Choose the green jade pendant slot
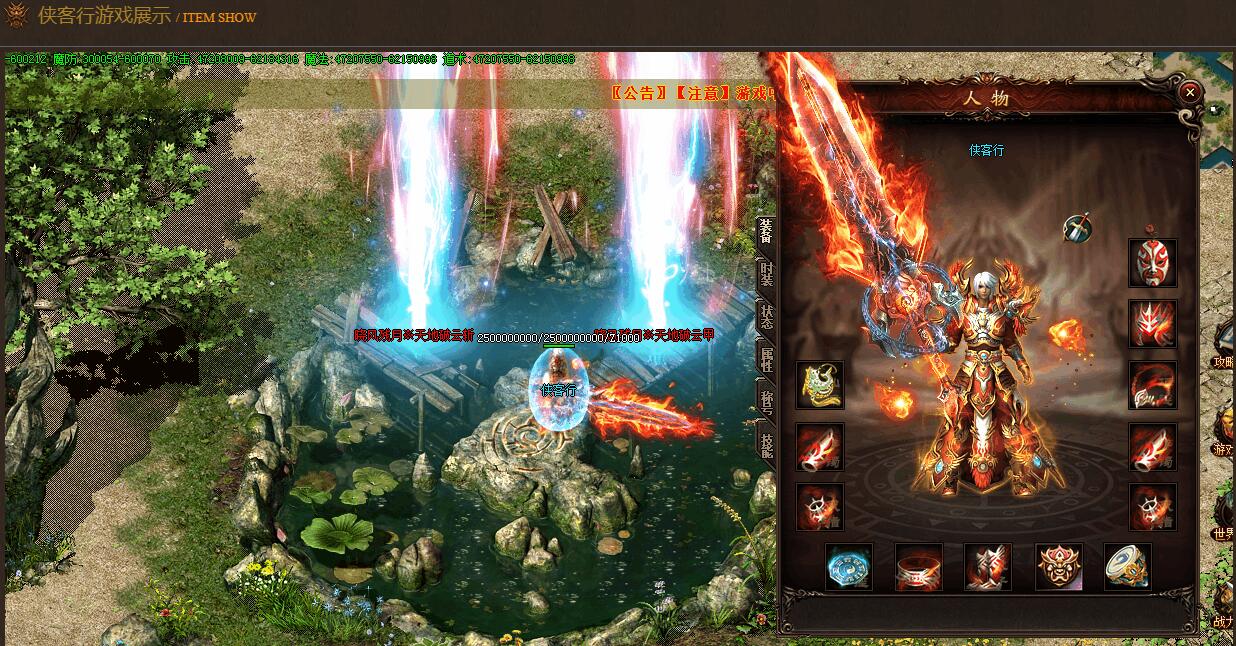 [x=820, y=385]
